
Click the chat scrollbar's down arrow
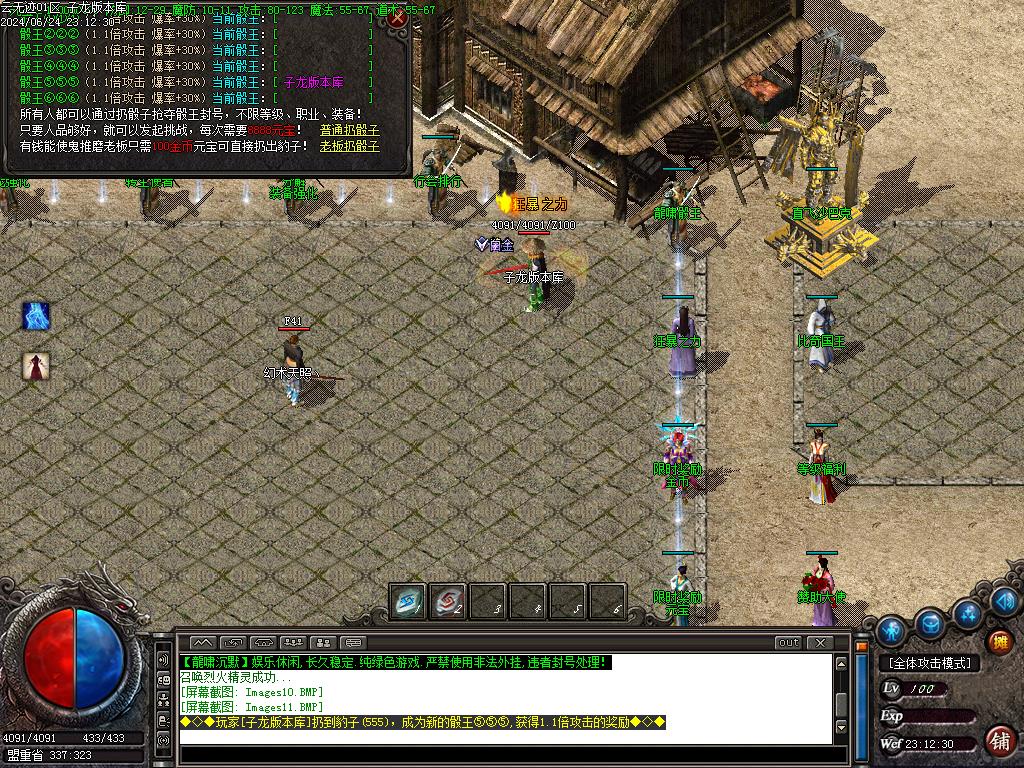(x=842, y=727)
